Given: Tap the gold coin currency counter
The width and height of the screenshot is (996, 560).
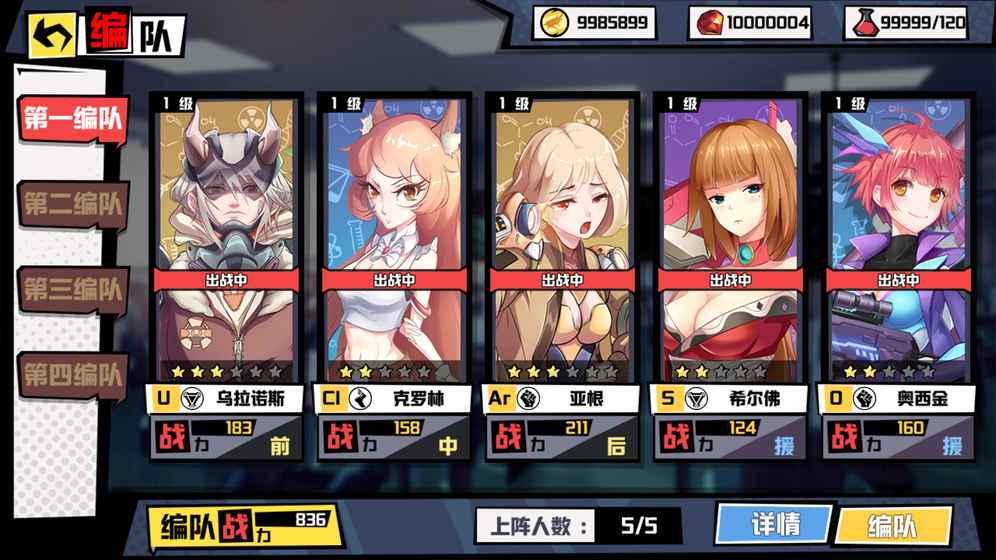Looking at the screenshot, I should coord(594,22).
